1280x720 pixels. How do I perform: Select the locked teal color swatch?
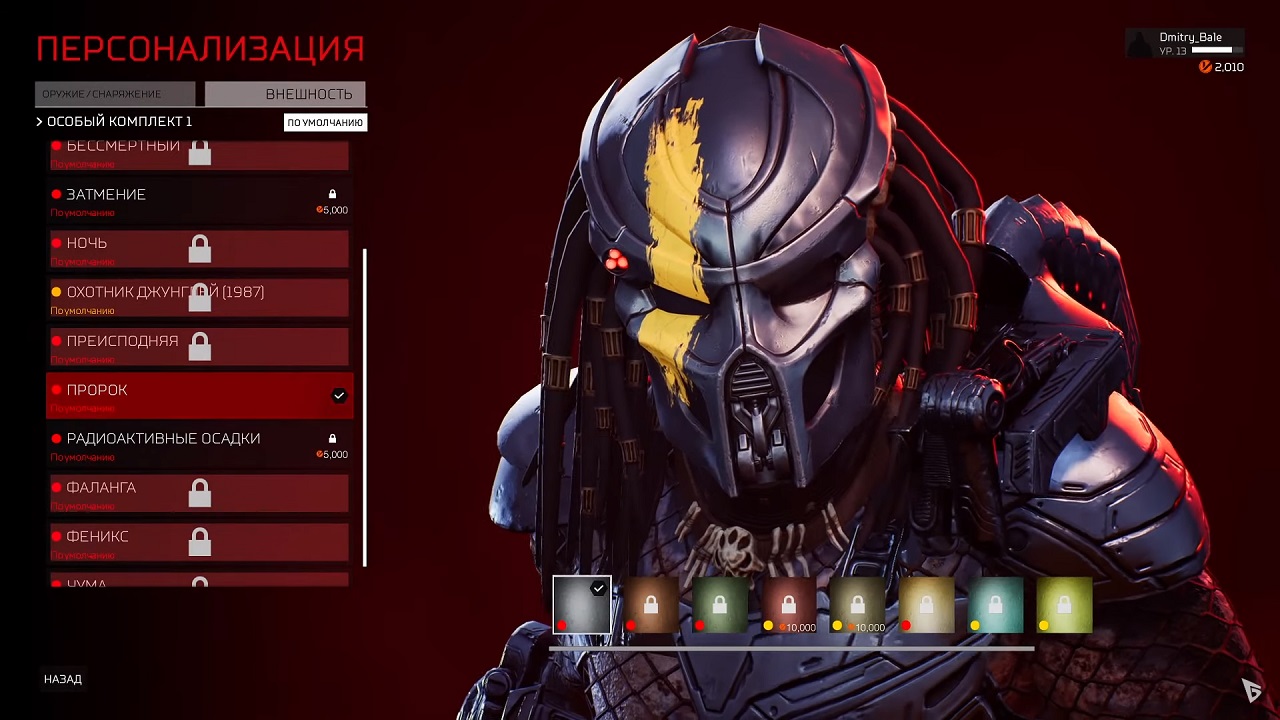[995, 605]
